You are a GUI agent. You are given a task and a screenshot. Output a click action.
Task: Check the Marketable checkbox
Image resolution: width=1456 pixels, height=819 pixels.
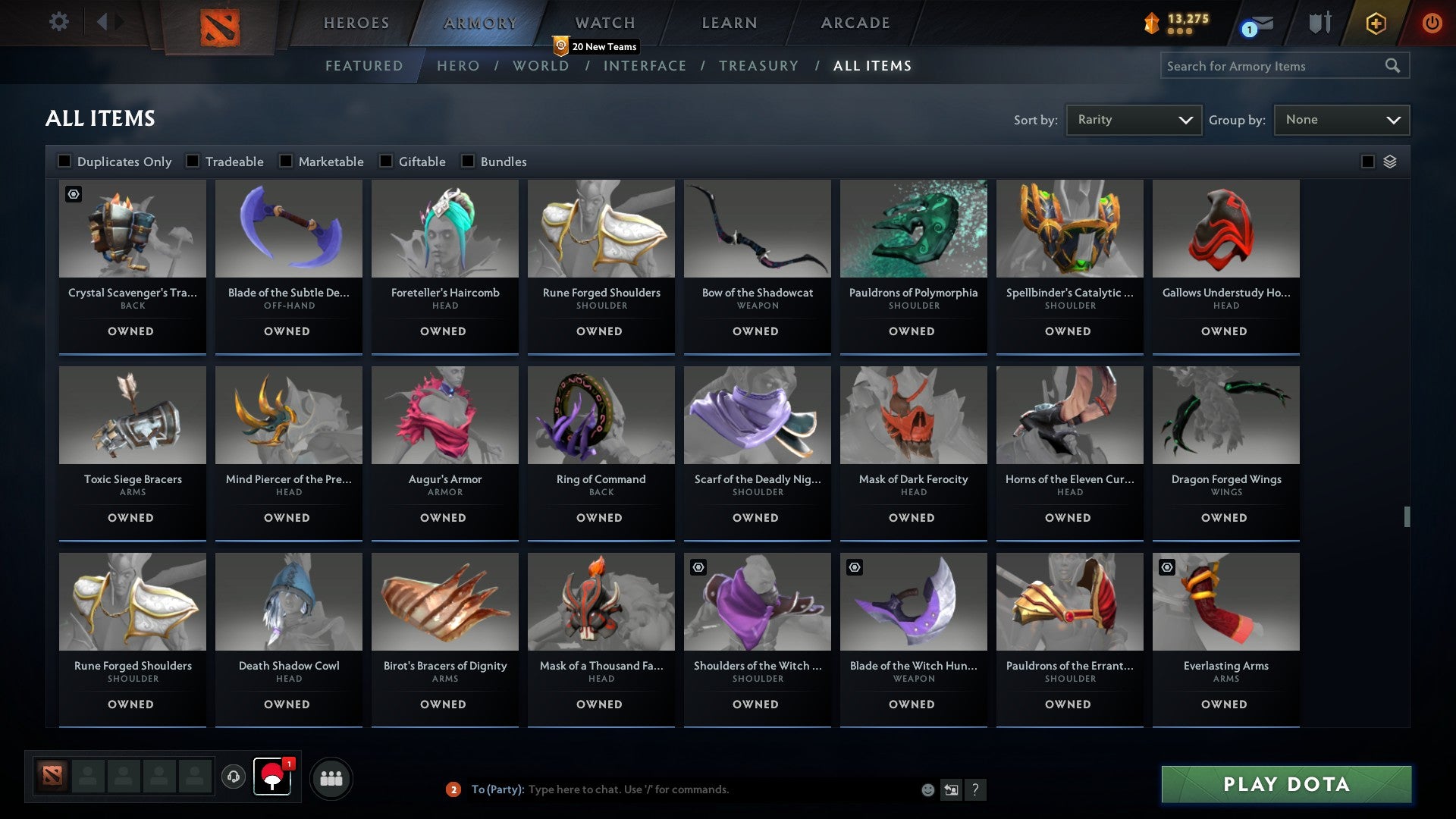tap(284, 161)
